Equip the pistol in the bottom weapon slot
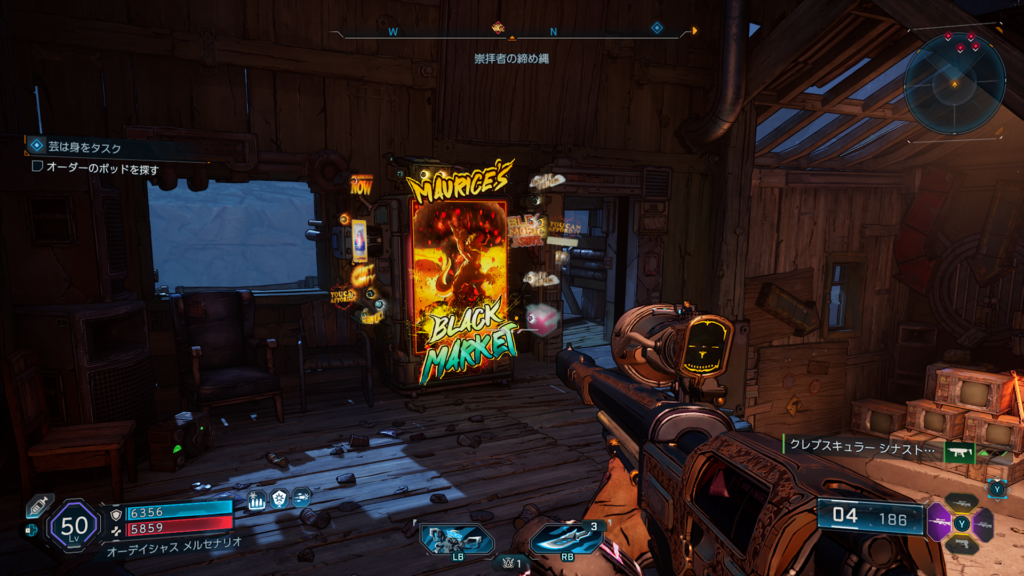Image resolution: width=1024 pixels, height=576 pixels. pos(961,545)
